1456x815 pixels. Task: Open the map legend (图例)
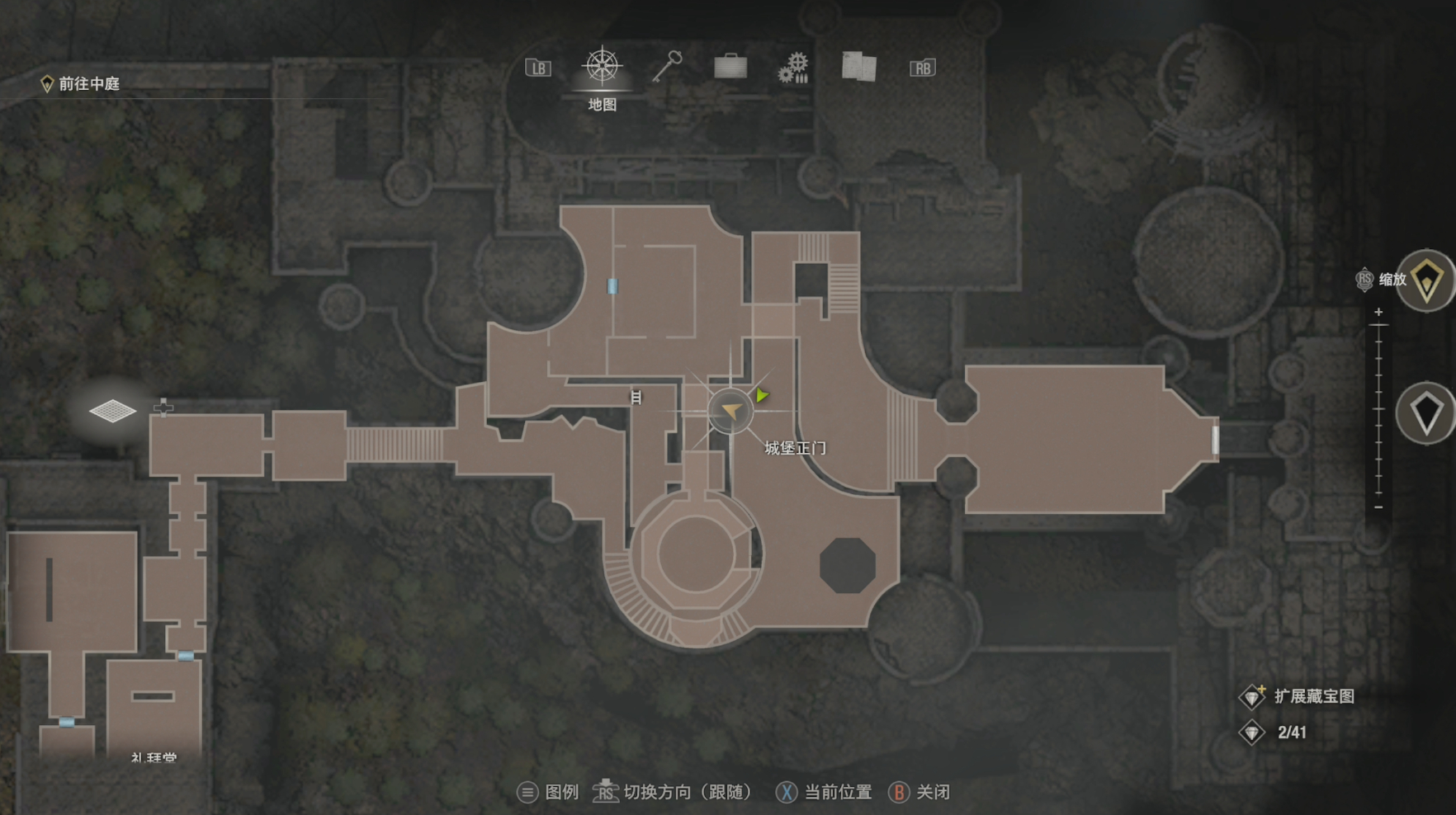(x=549, y=793)
